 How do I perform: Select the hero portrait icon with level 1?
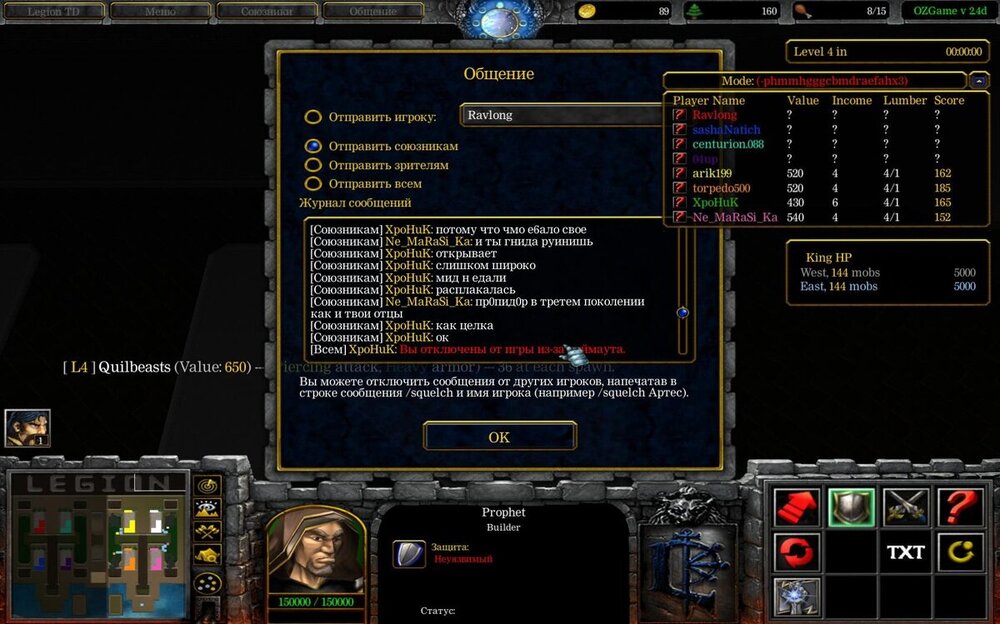click(x=27, y=428)
